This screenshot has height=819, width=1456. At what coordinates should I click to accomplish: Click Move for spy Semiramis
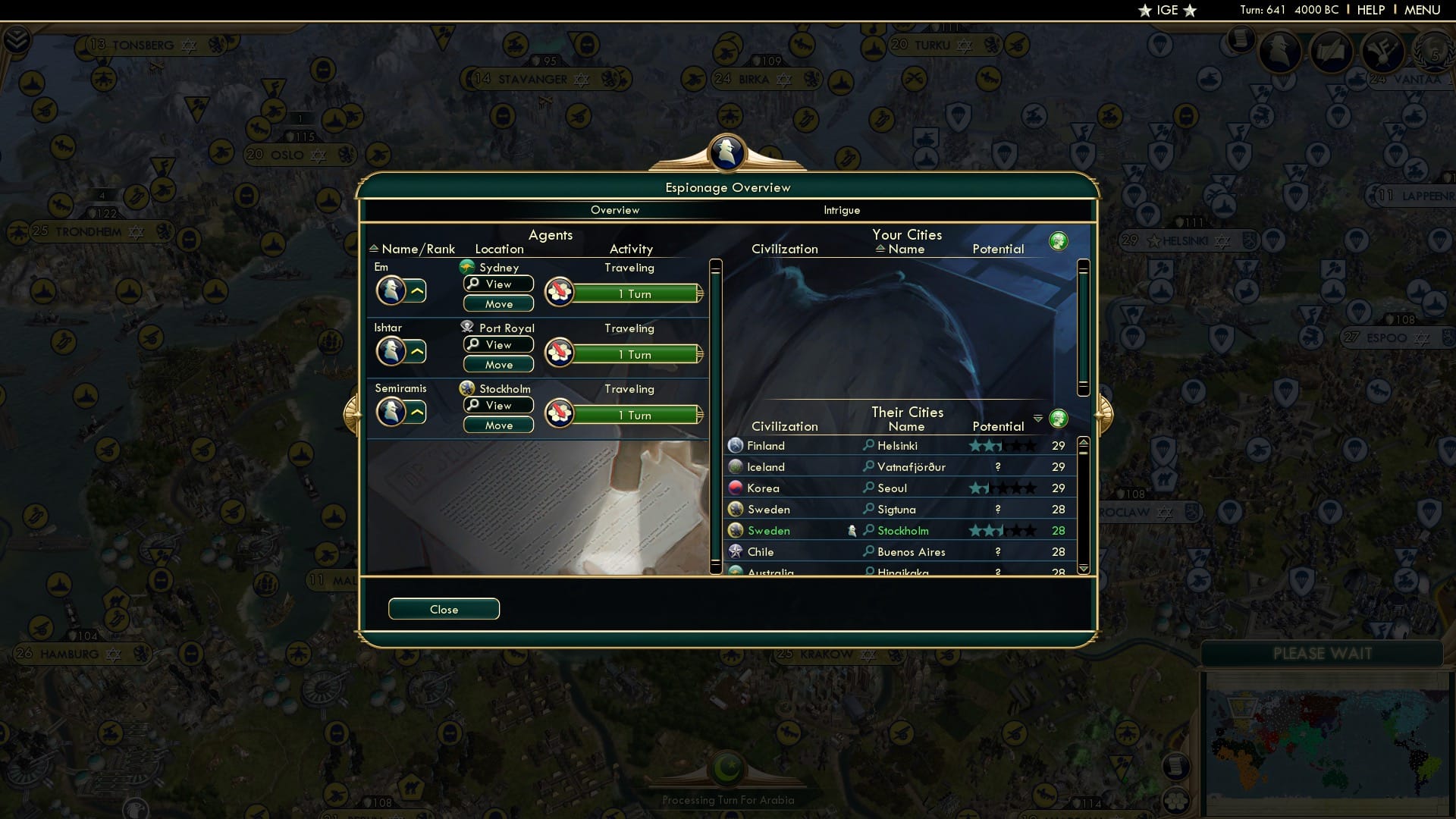pyautogui.click(x=498, y=425)
